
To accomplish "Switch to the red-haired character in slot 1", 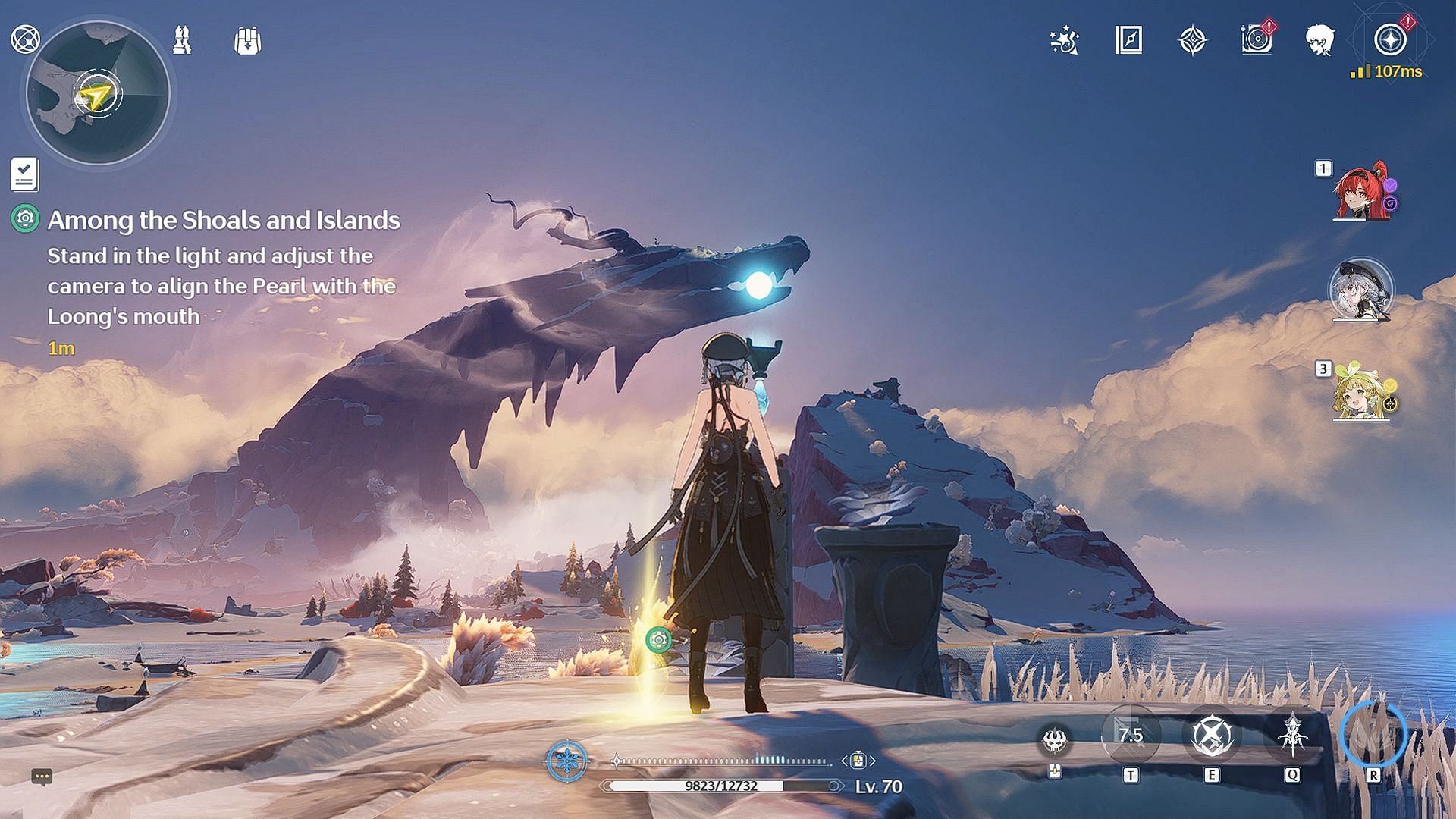I will pyautogui.click(x=1361, y=193).
